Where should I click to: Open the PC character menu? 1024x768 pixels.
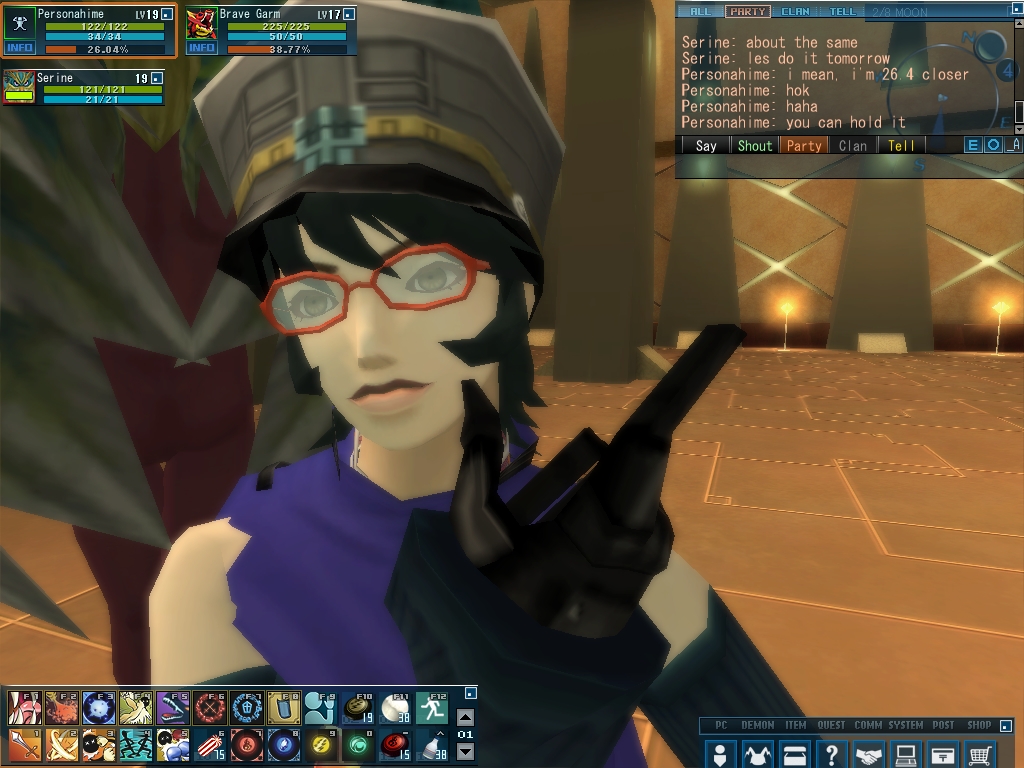(x=719, y=753)
